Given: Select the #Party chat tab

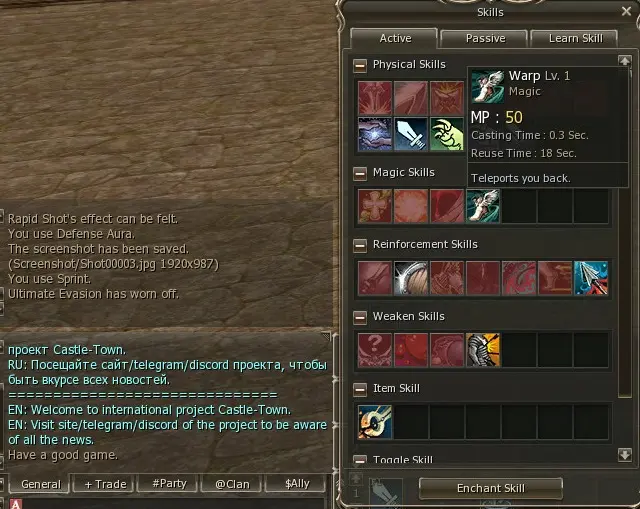Looking at the screenshot, I should click(x=169, y=484).
